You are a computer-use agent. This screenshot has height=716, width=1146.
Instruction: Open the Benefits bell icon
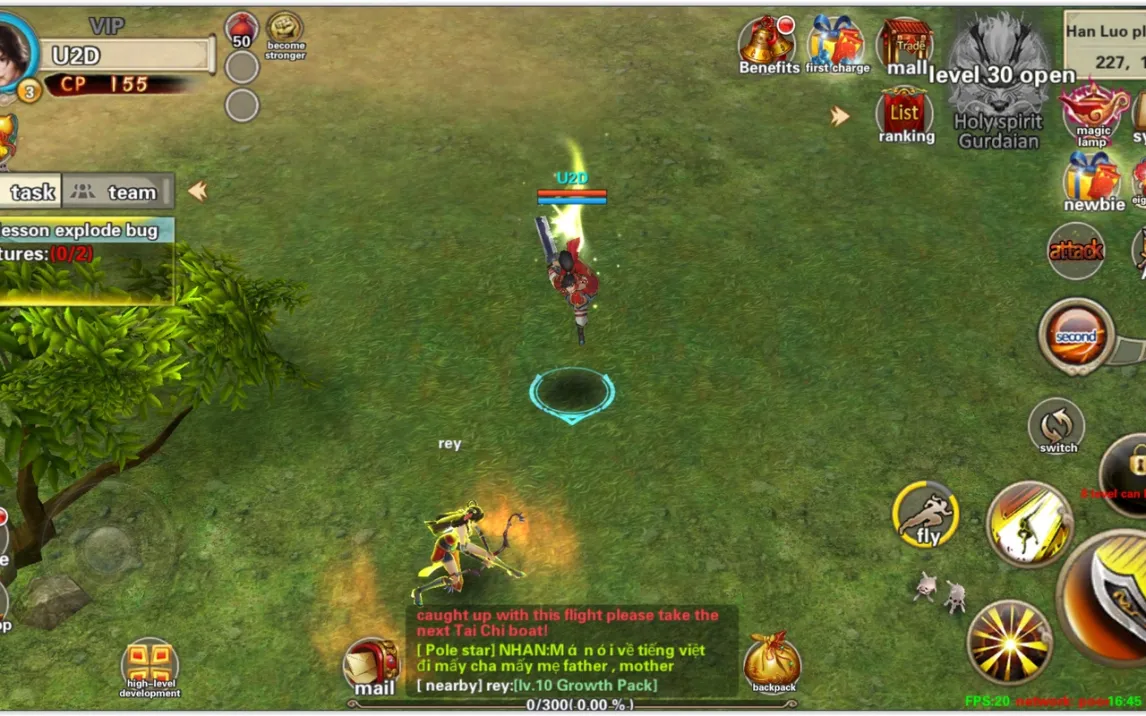pos(767,42)
